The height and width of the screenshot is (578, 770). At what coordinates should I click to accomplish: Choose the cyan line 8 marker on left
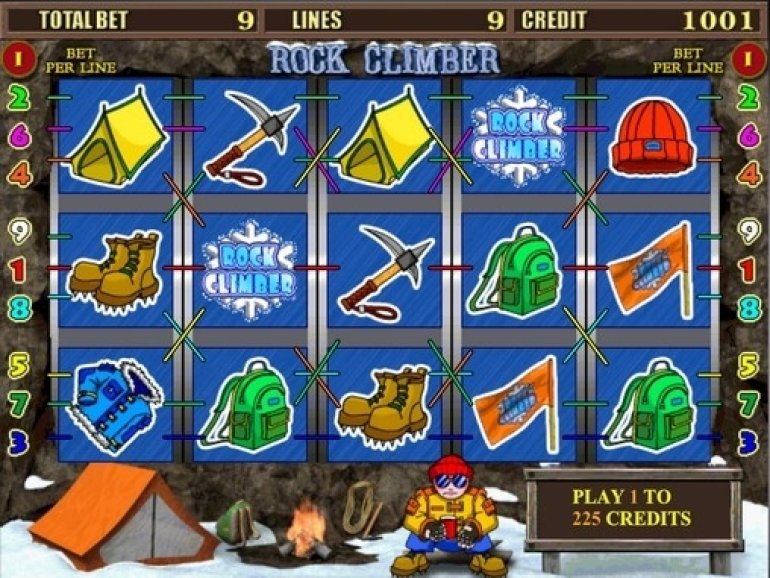tap(19, 308)
